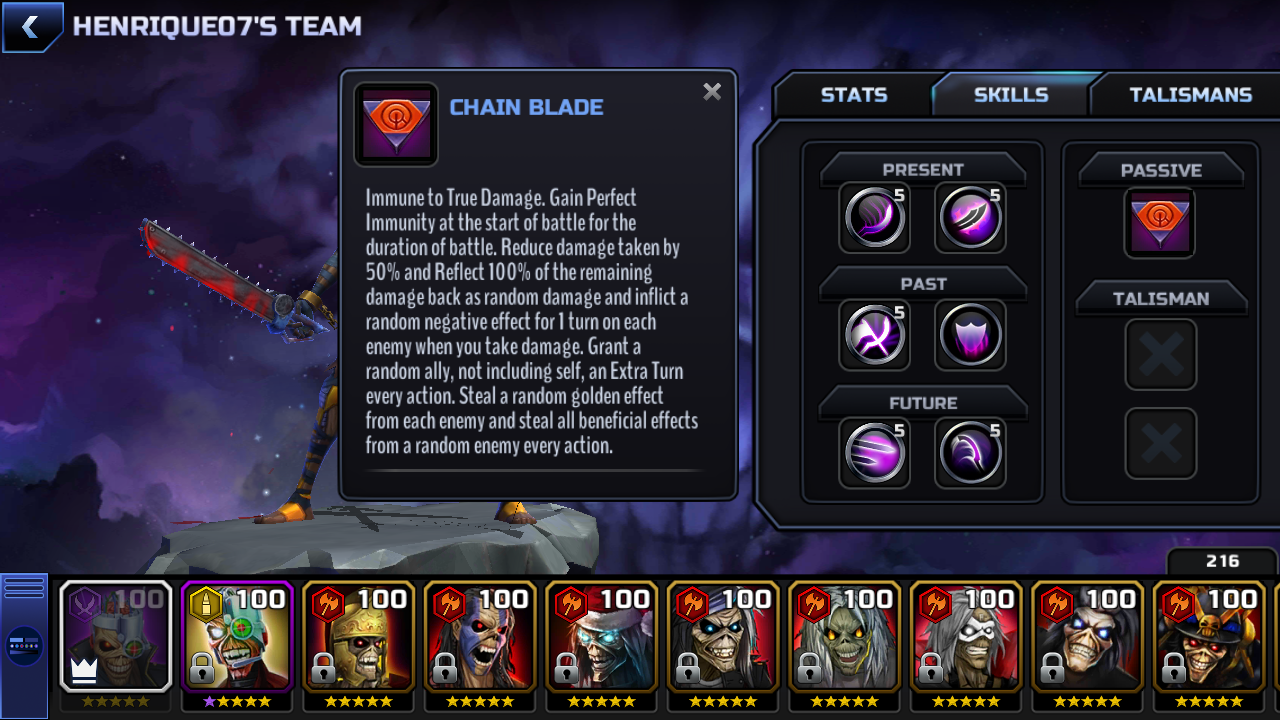
Task: Show the Talismans tab
Action: pos(1190,95)
